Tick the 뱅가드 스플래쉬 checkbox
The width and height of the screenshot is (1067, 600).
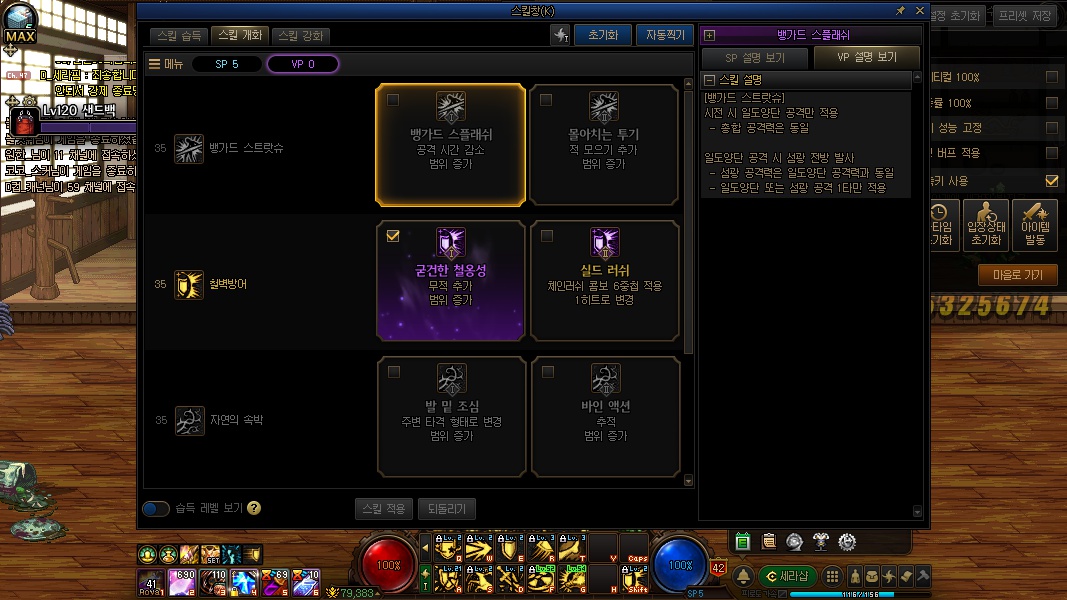(393, 100)
